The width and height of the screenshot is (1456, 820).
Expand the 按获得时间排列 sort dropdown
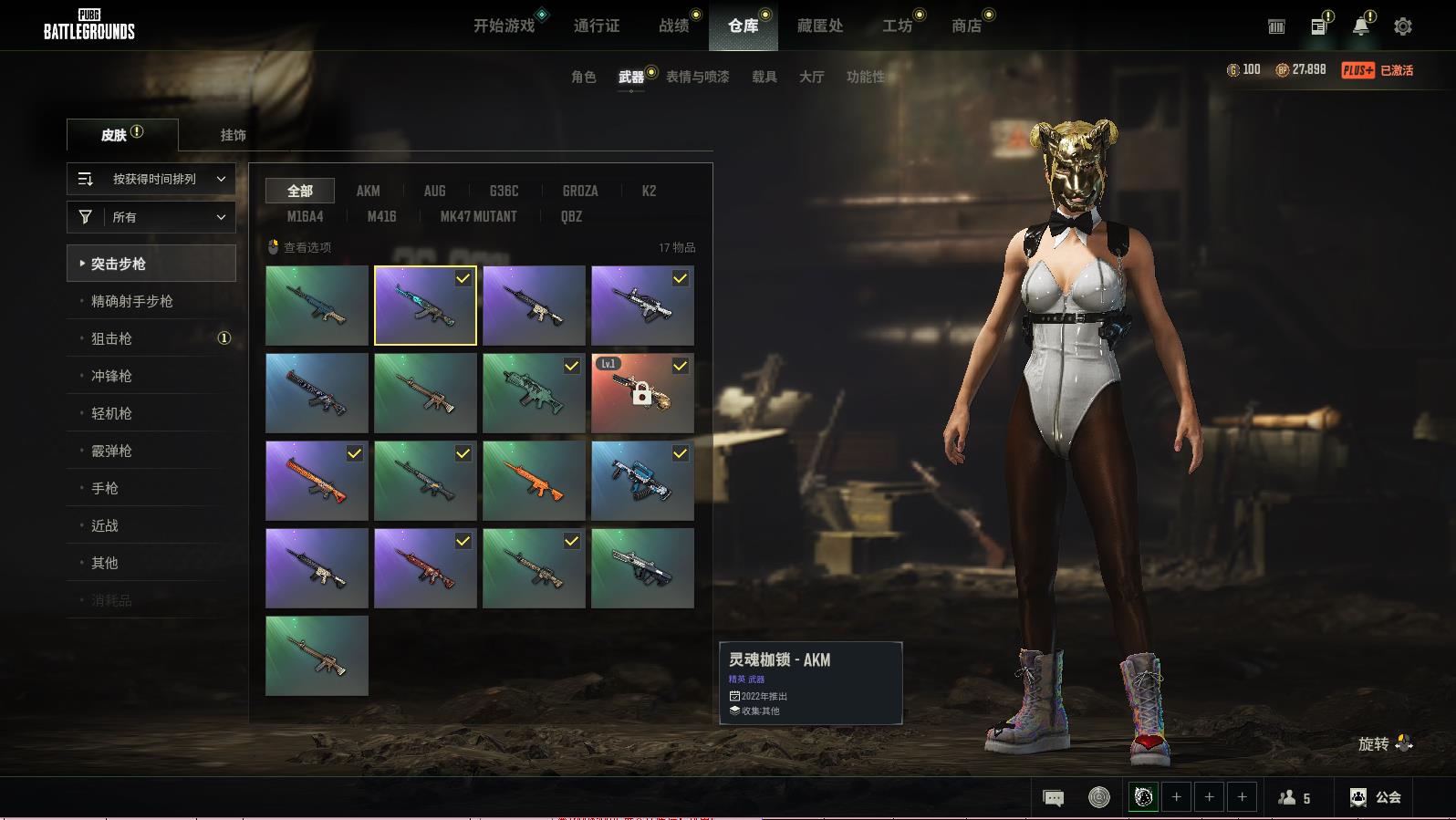pyautogui.click(x=151, y=179)
